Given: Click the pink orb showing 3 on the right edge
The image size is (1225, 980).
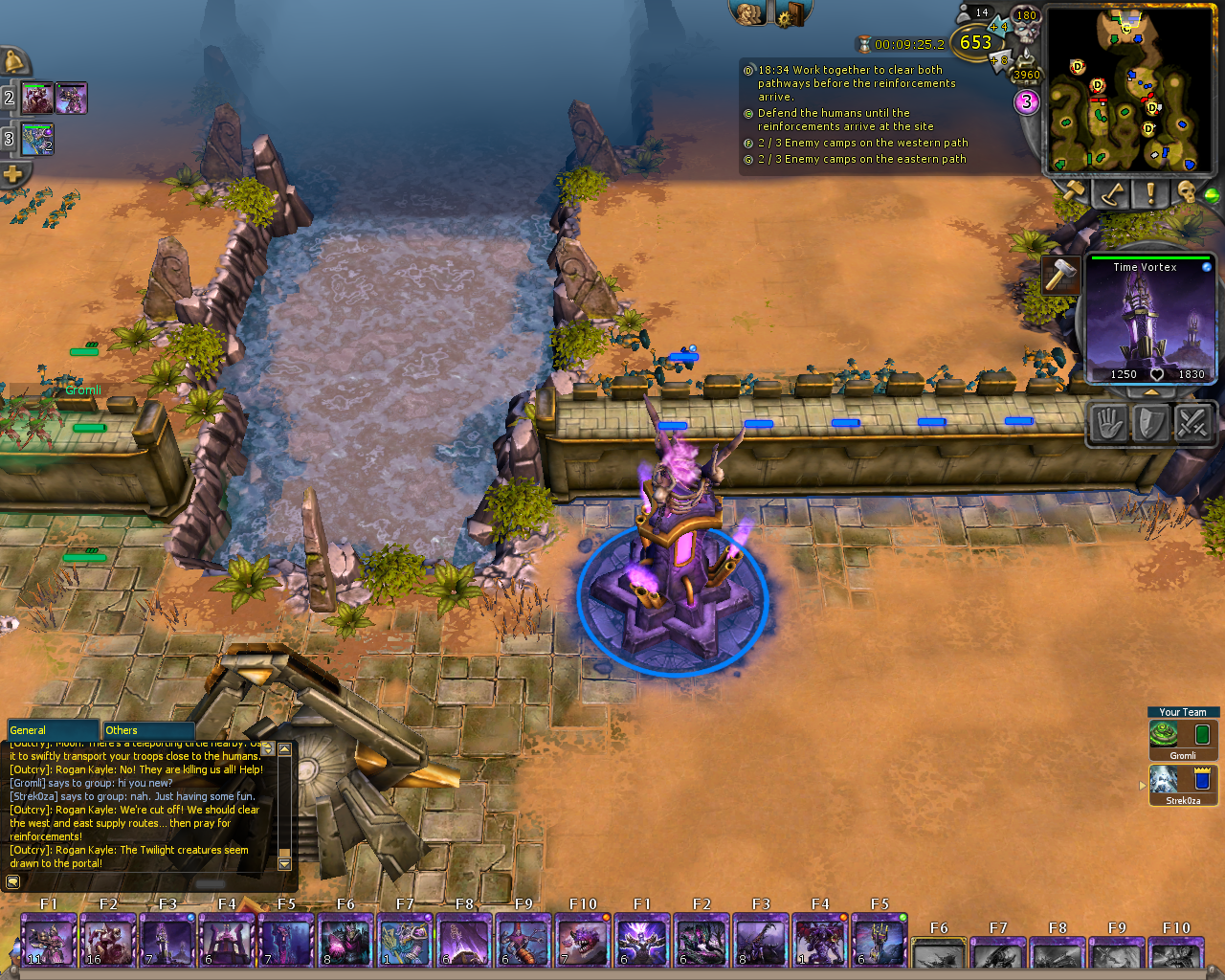Looking at the screenshot, I should coord(1026,102).
